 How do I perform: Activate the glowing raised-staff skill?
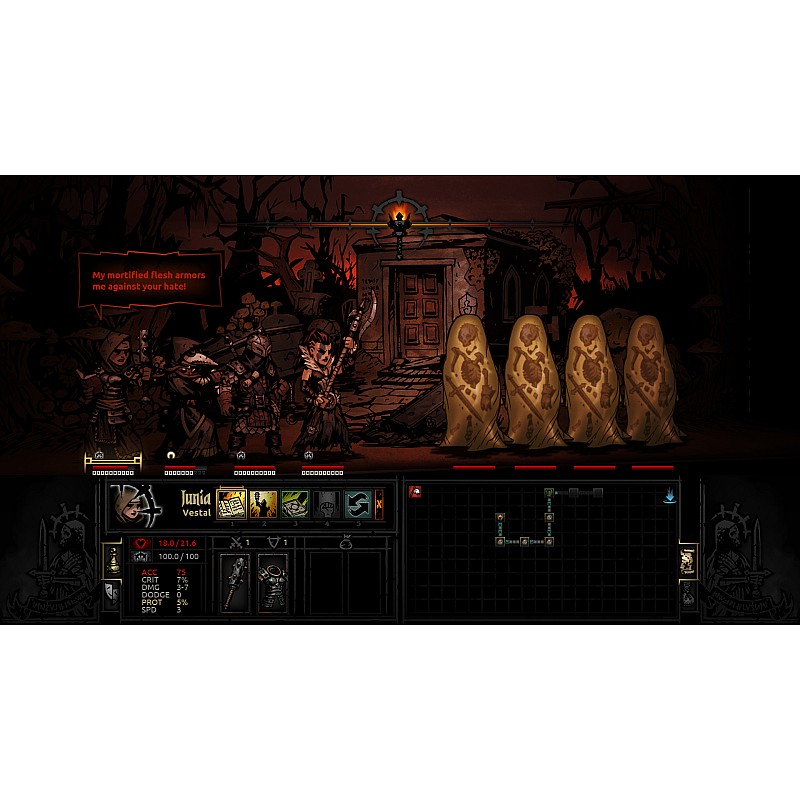point(263,504)
